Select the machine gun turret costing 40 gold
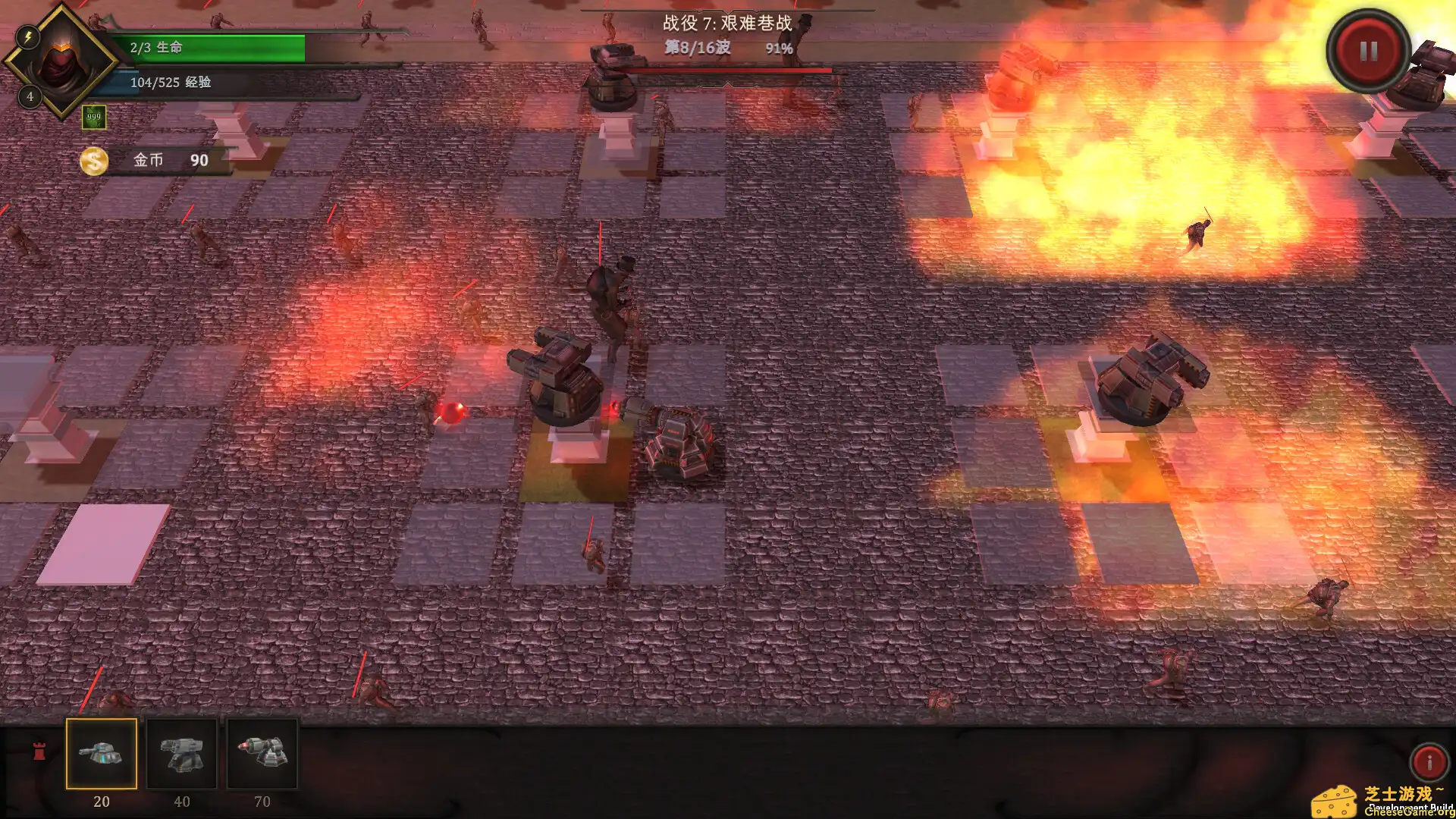 click(x=184, y=755)
